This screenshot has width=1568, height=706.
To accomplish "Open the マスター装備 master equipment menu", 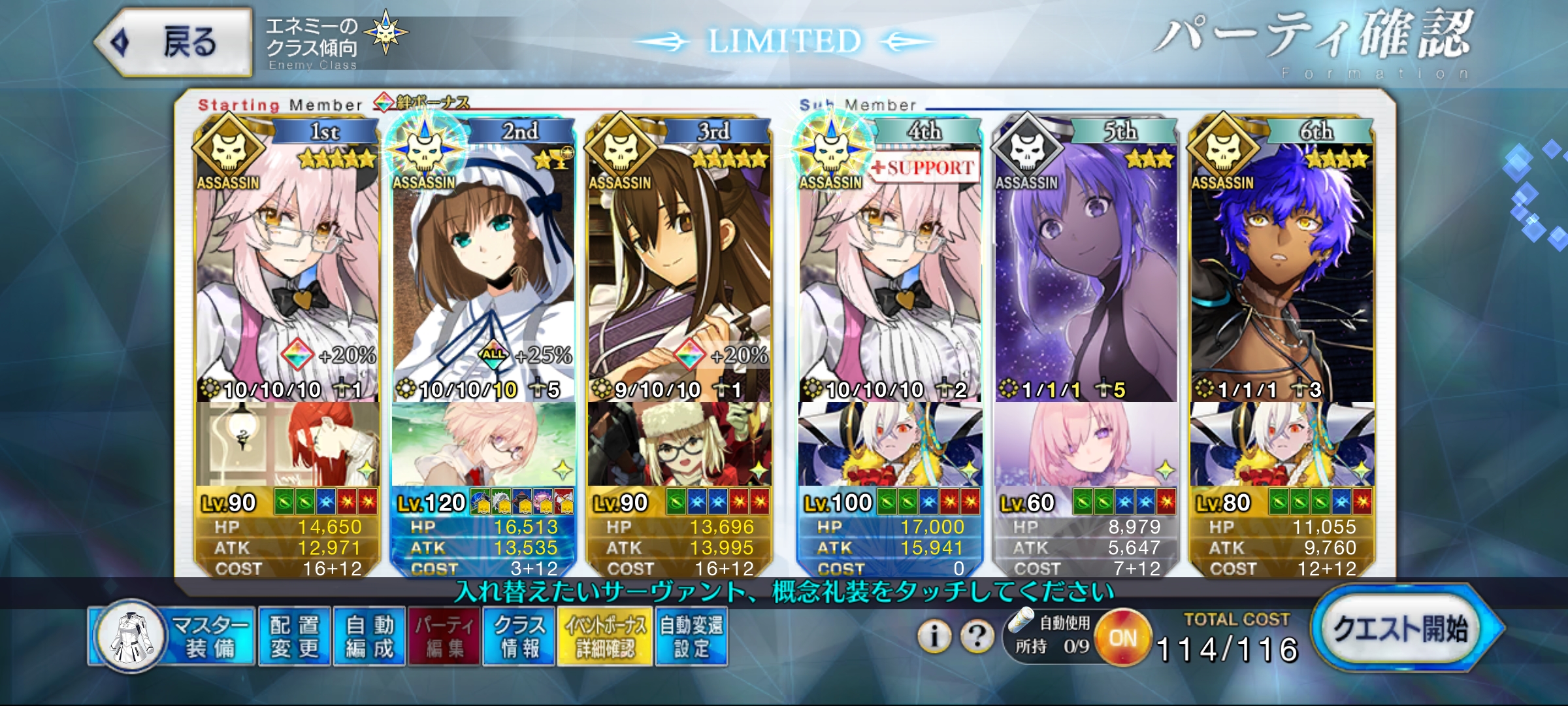I will point(173,636).
